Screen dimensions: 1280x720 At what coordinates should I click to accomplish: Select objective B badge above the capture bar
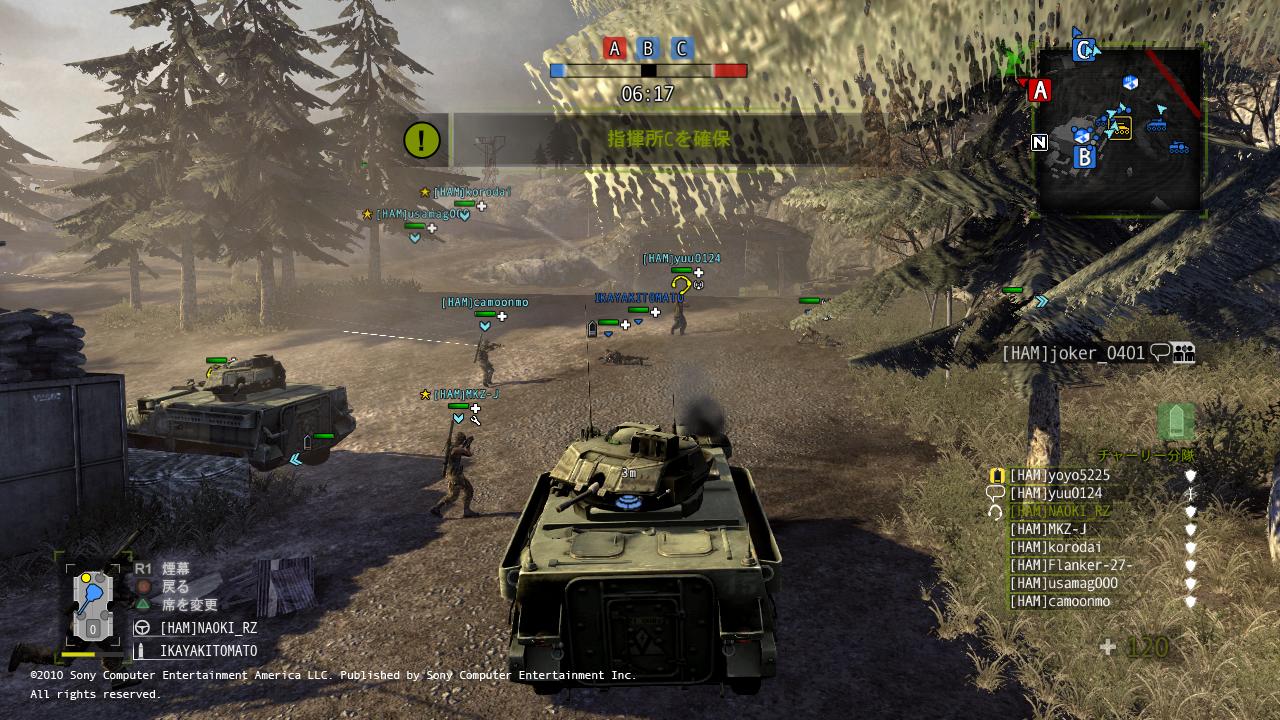[x=648, y=48]
